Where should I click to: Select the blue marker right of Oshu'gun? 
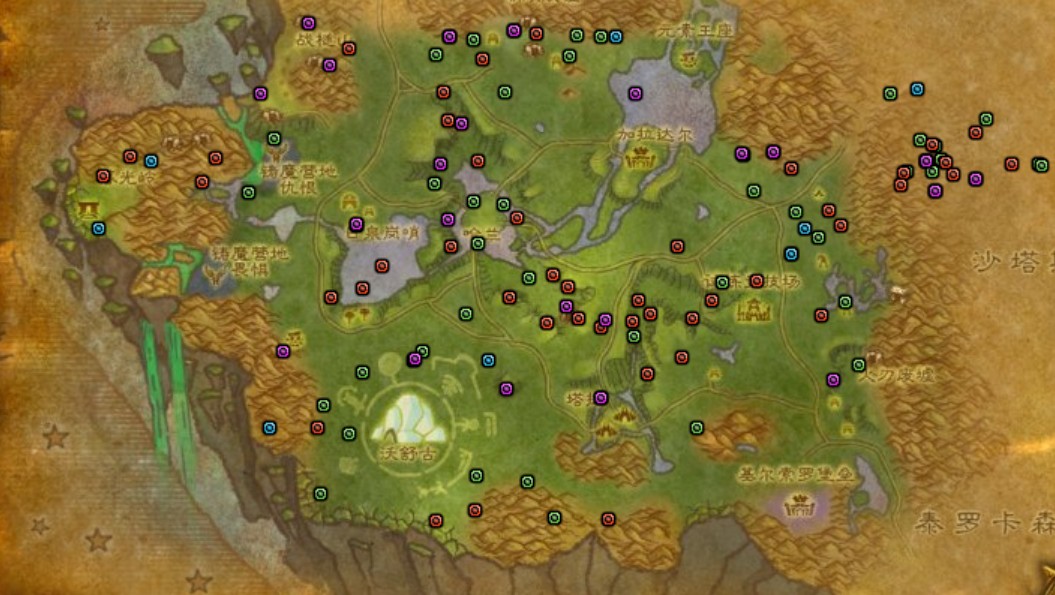[x=489, y=360]
